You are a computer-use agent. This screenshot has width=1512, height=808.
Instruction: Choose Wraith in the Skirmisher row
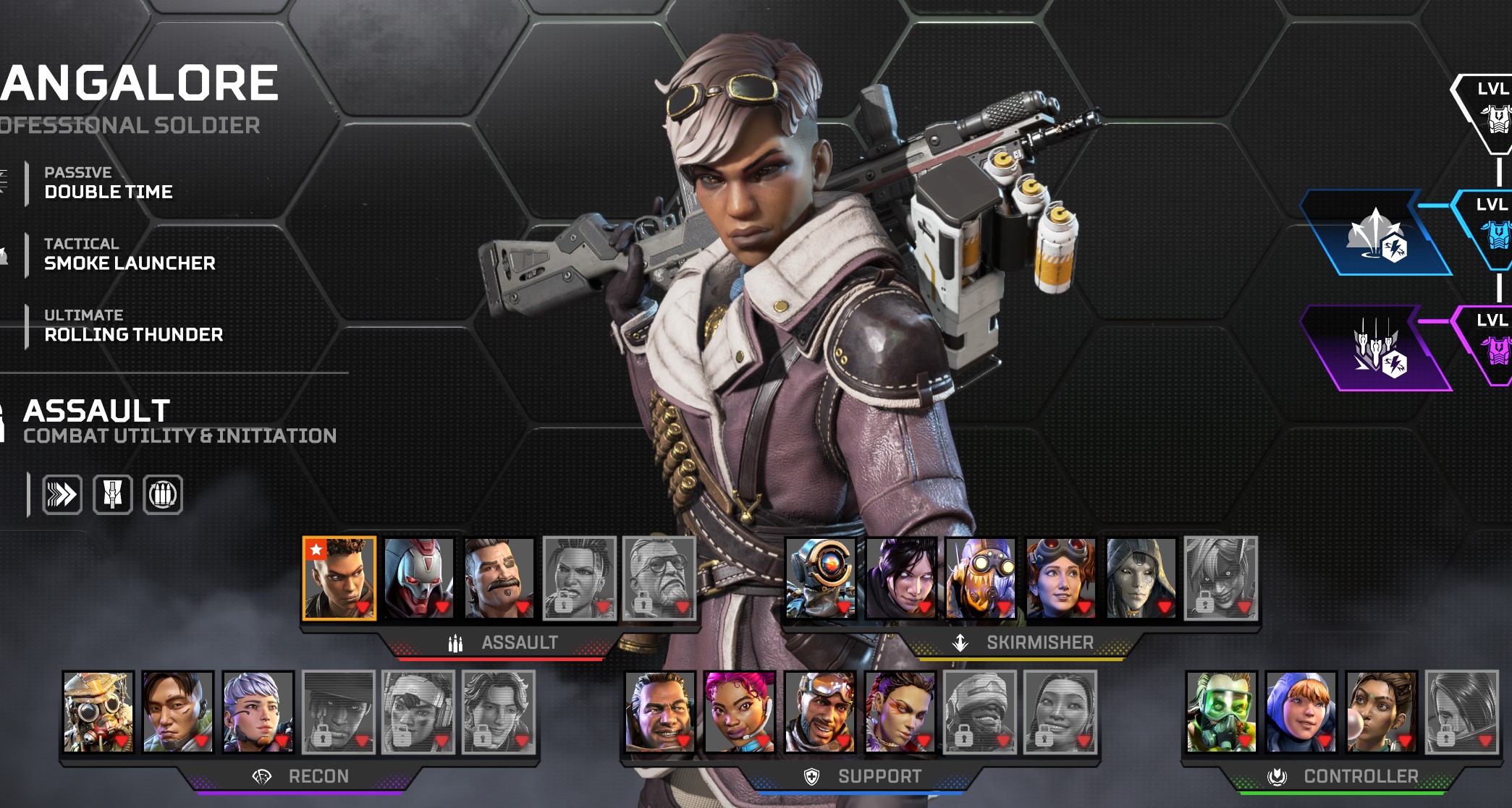(x=901, y=578)
